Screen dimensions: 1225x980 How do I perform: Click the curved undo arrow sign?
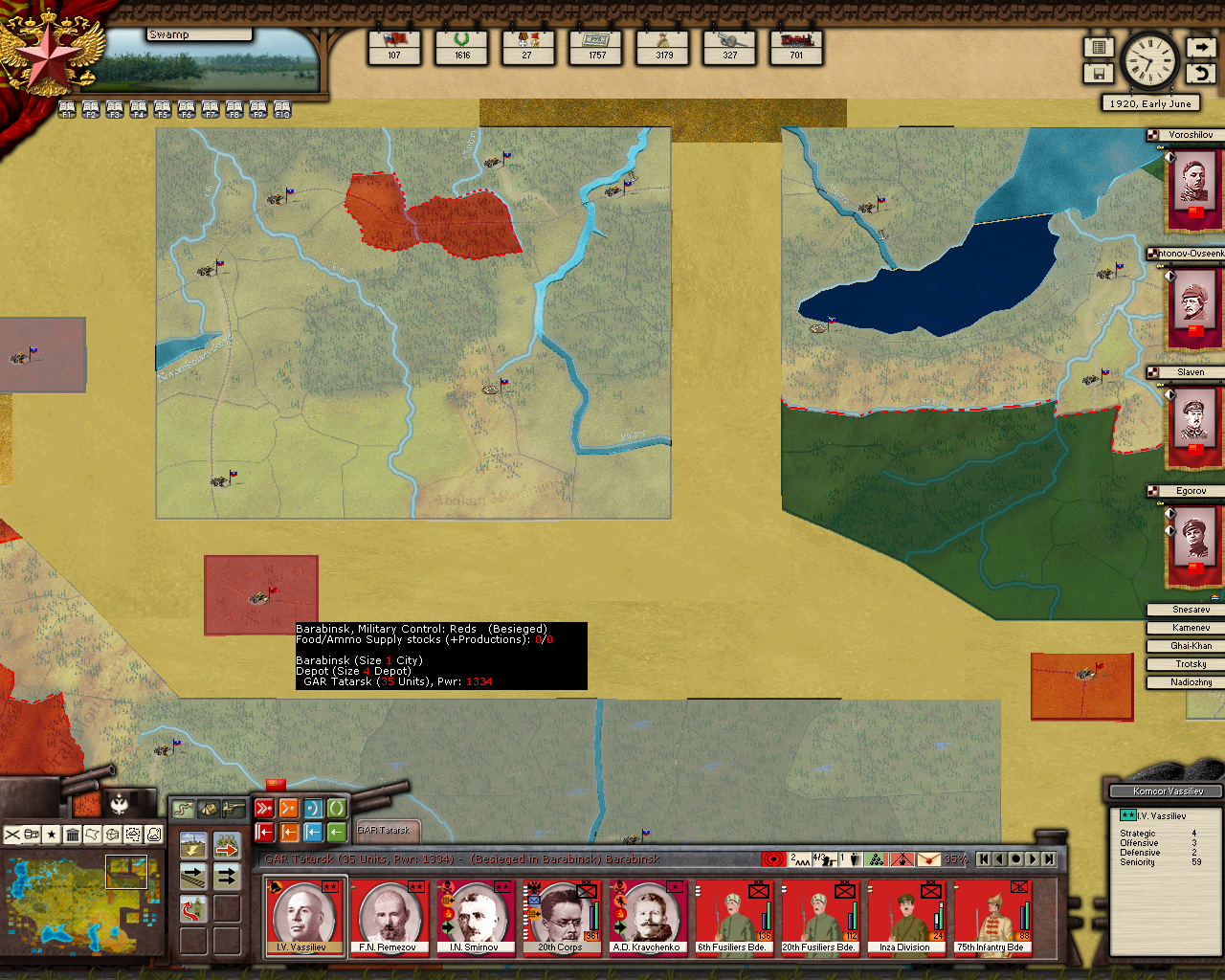1201,73
